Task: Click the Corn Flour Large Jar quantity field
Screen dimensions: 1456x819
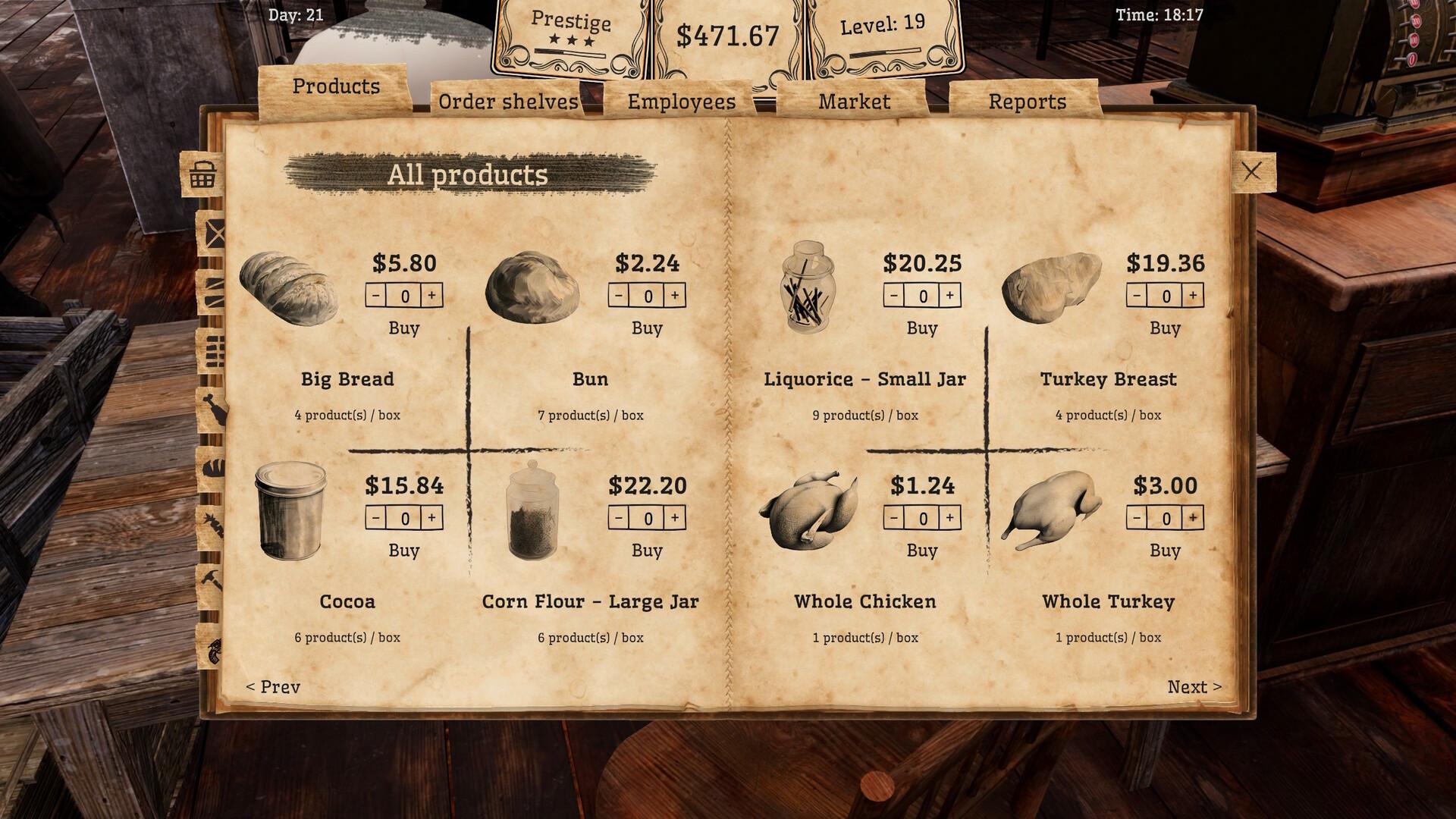Action: point(647,519)
